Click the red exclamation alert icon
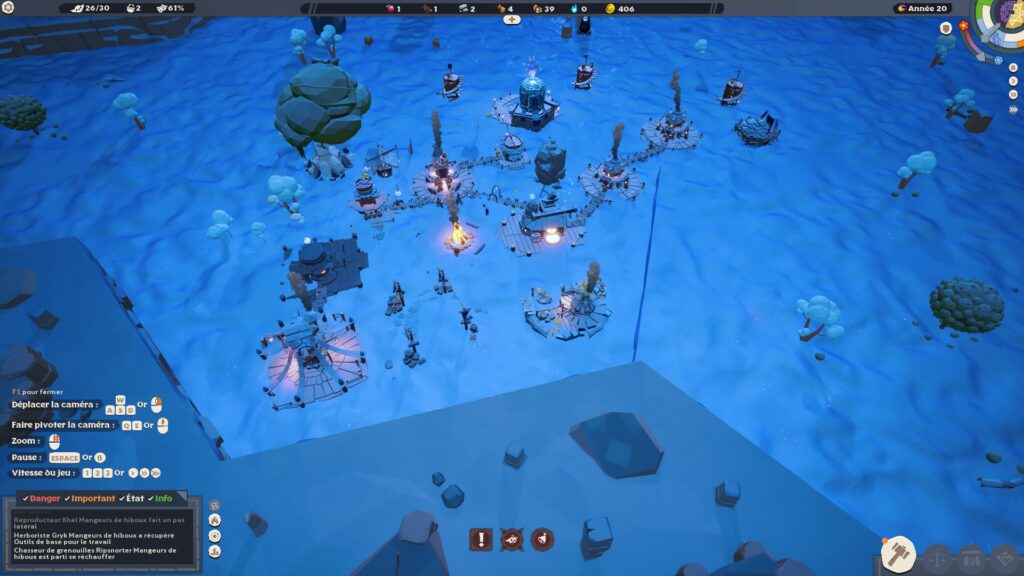 pyautogui.click(x=481, y=540)
